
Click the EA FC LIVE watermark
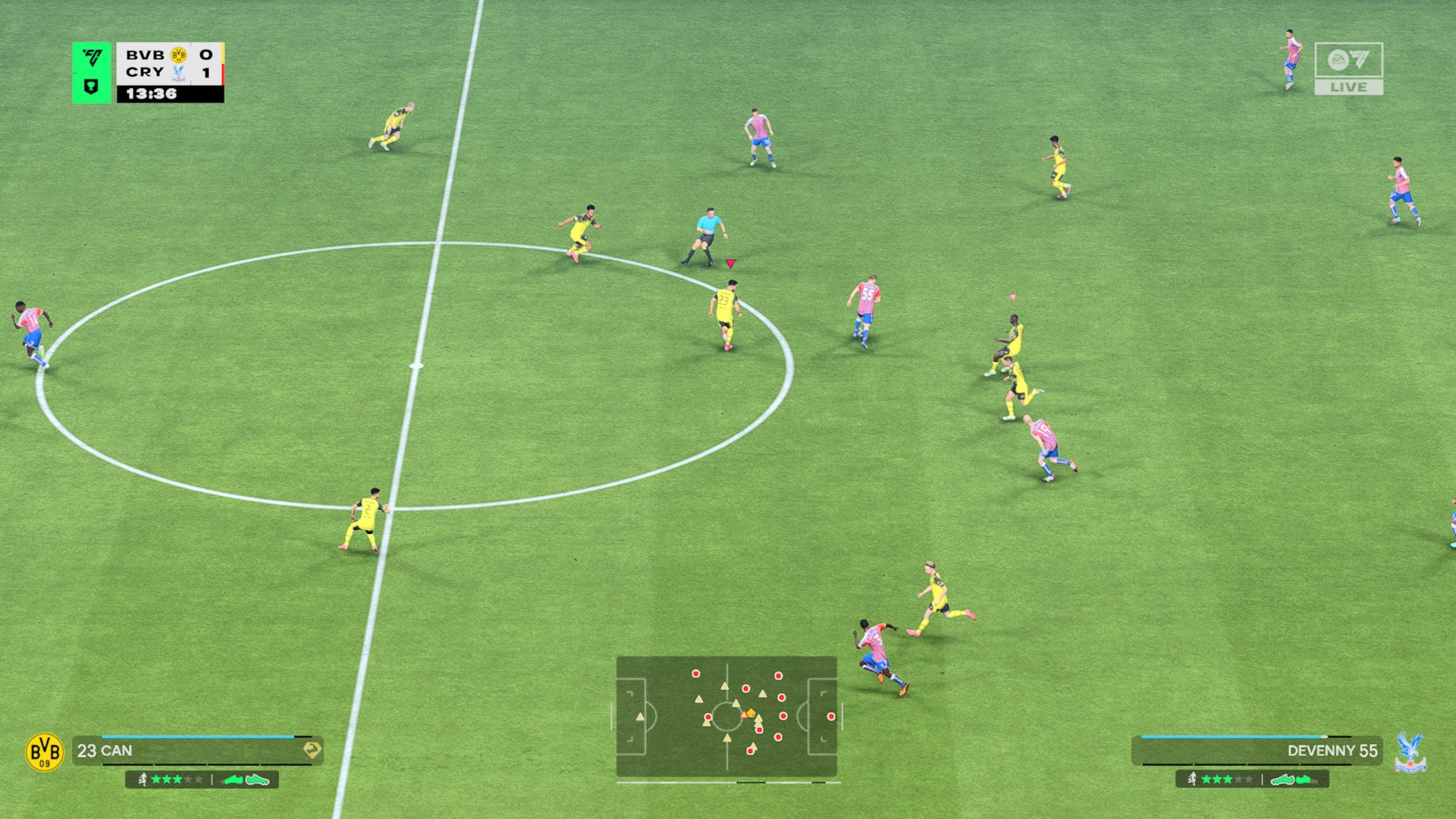click(1348, 68)
